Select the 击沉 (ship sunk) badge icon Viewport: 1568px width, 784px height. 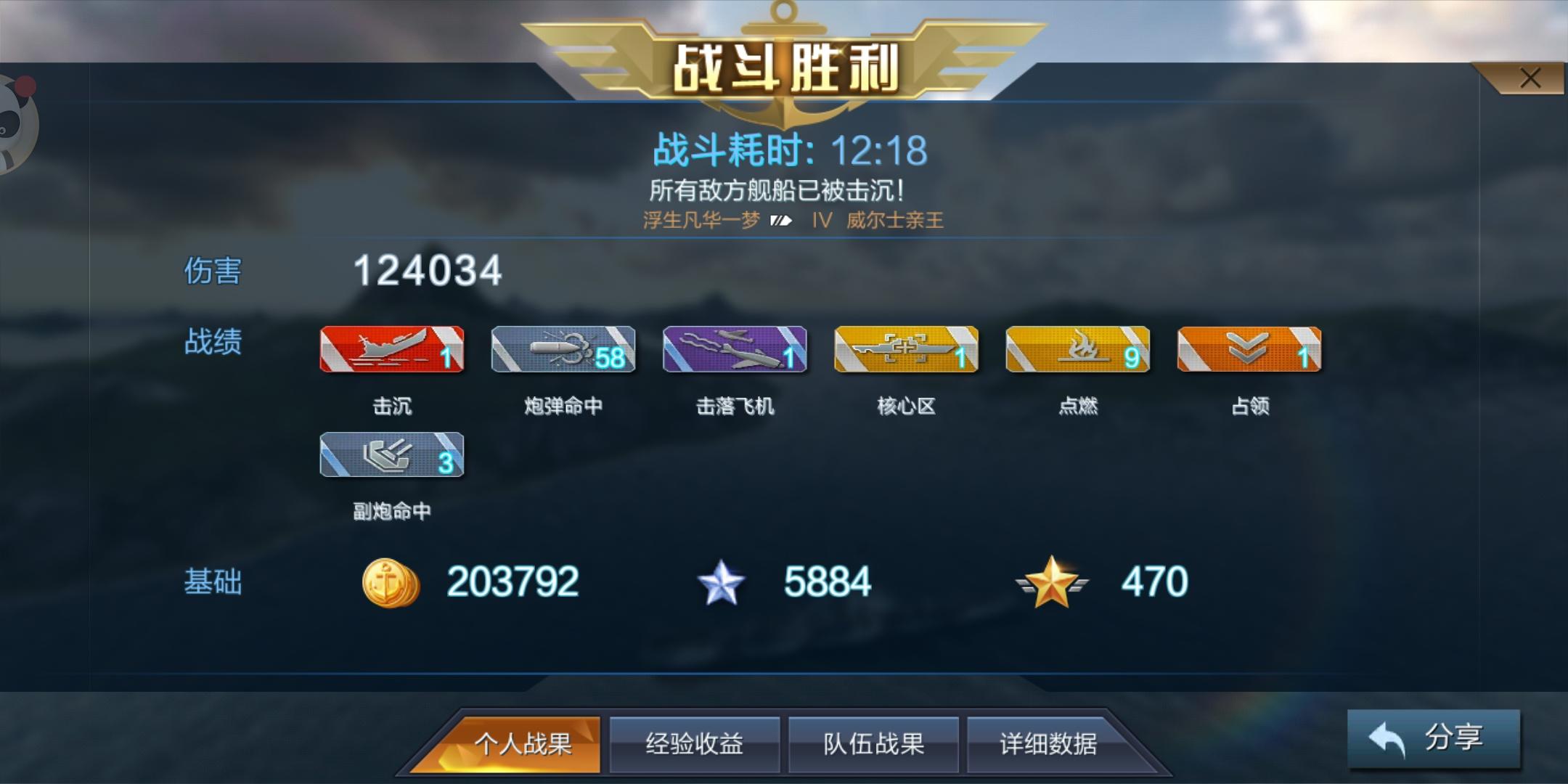click(x=391, y=349)
